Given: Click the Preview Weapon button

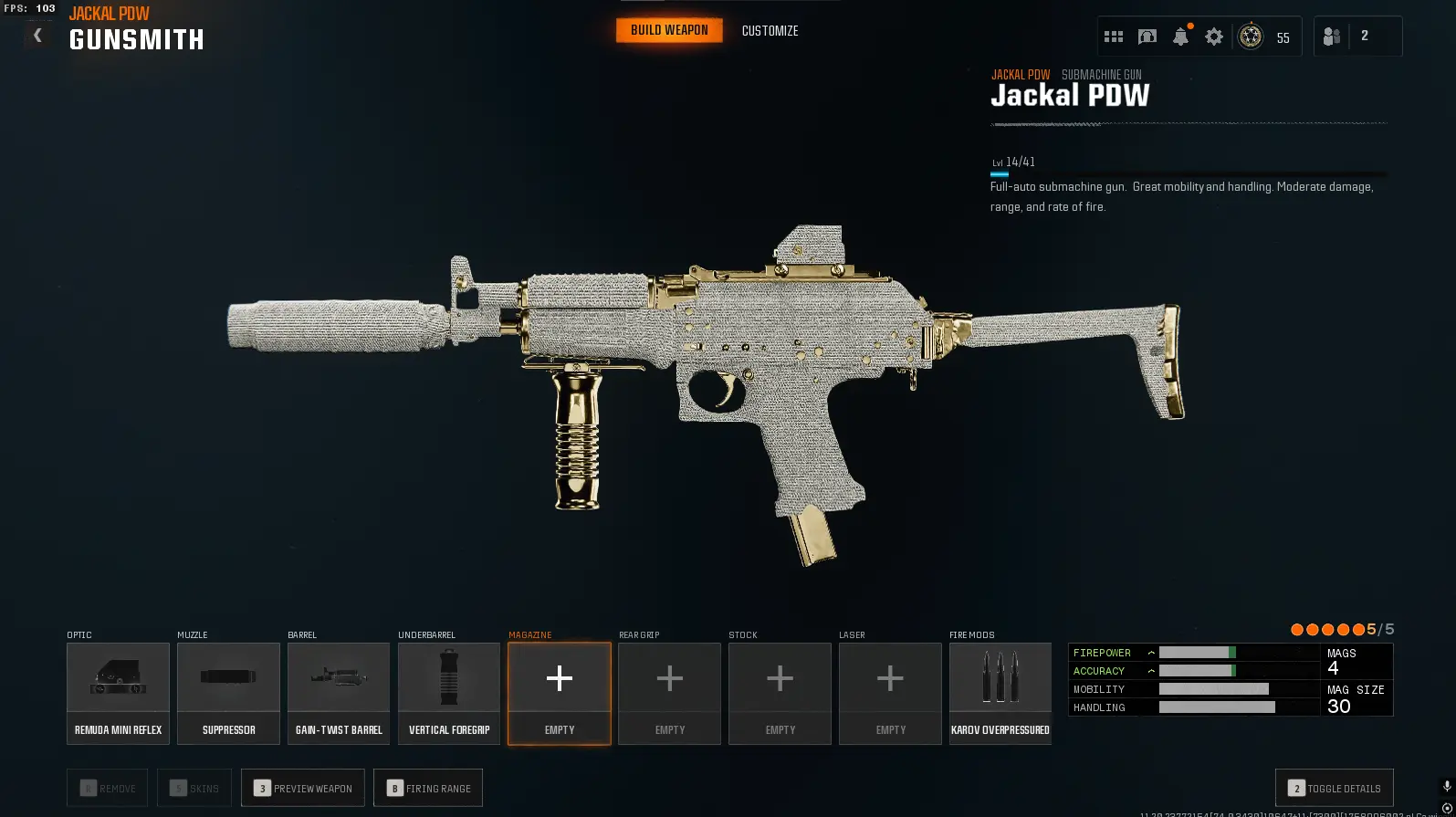Looking at the screenshot, I should (x=303, y=788).
